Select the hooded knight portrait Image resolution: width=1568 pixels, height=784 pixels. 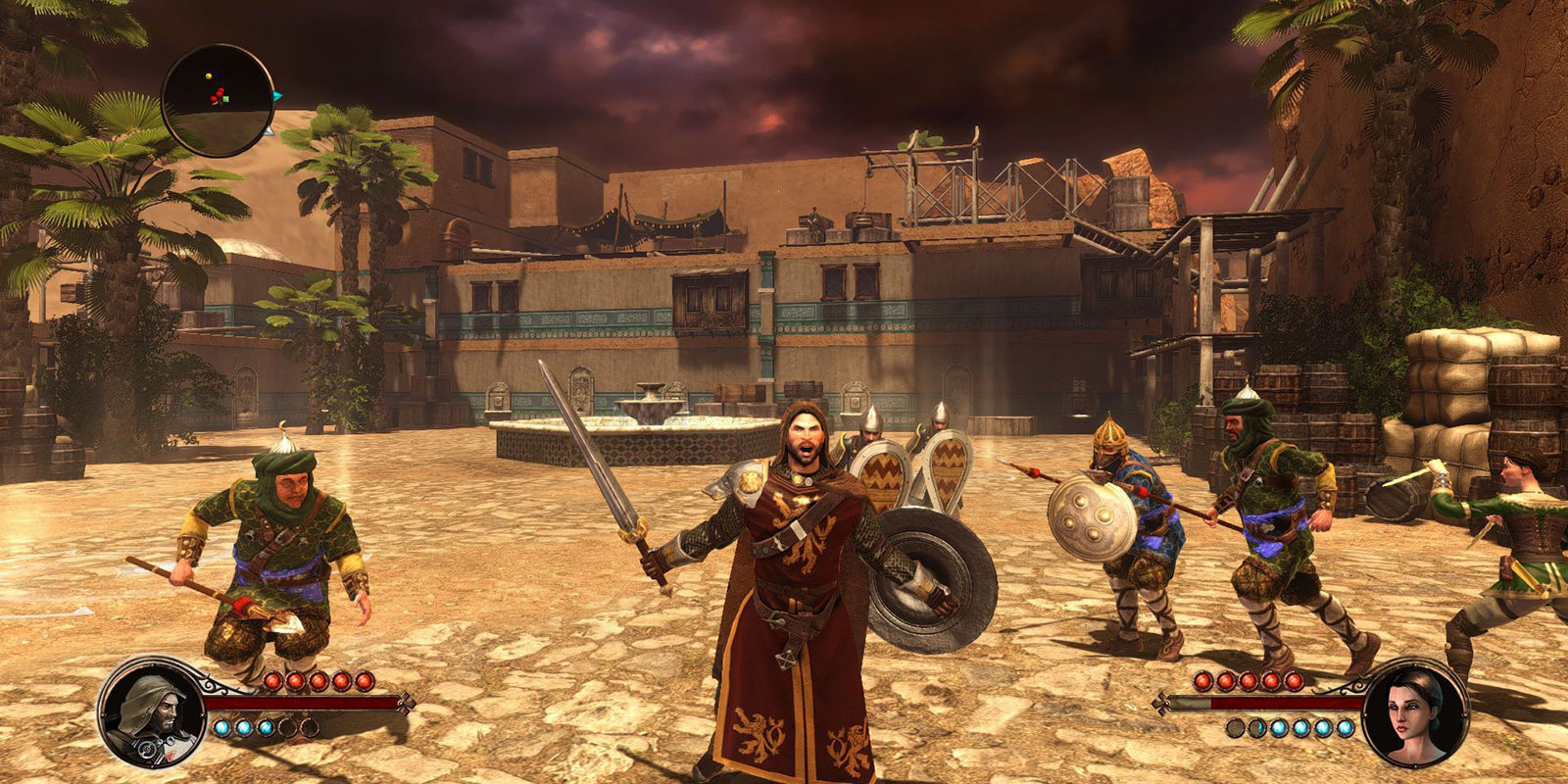tap(152, 712)
